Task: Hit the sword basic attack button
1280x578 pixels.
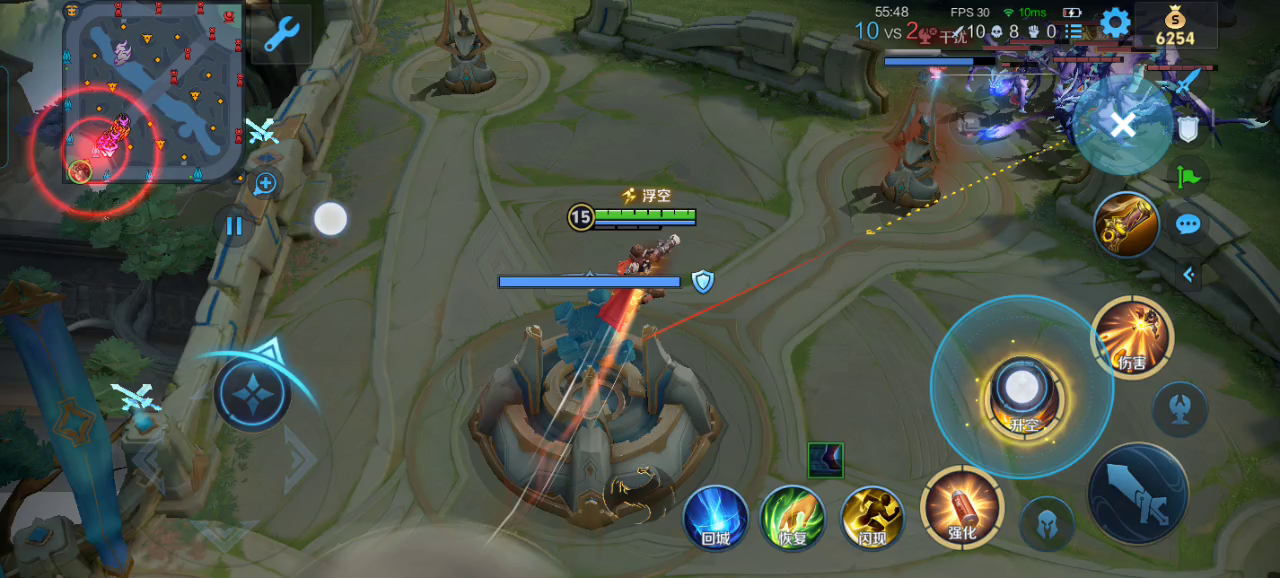Action: click(1138, 494)
